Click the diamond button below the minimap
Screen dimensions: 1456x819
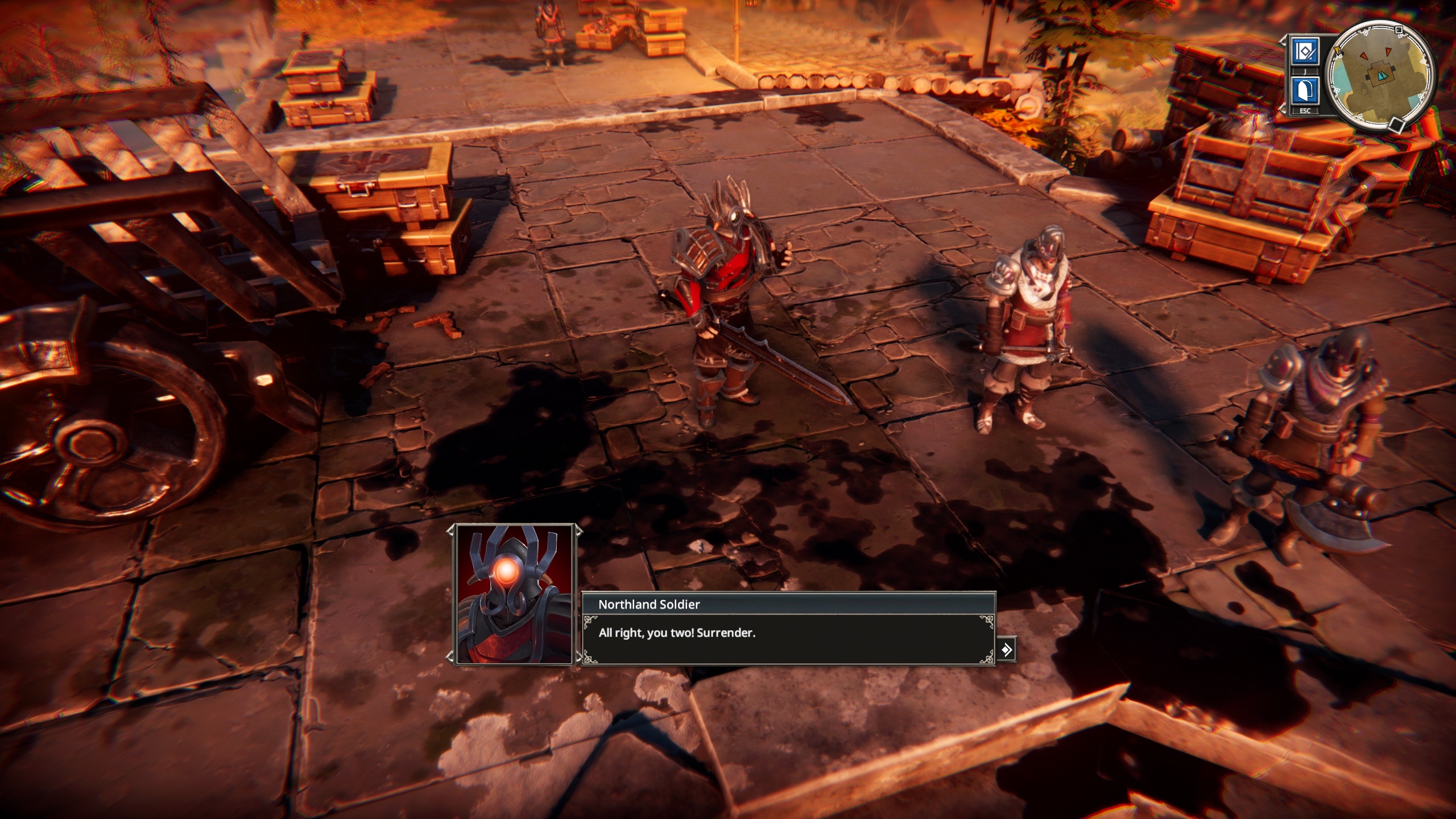1395,123
